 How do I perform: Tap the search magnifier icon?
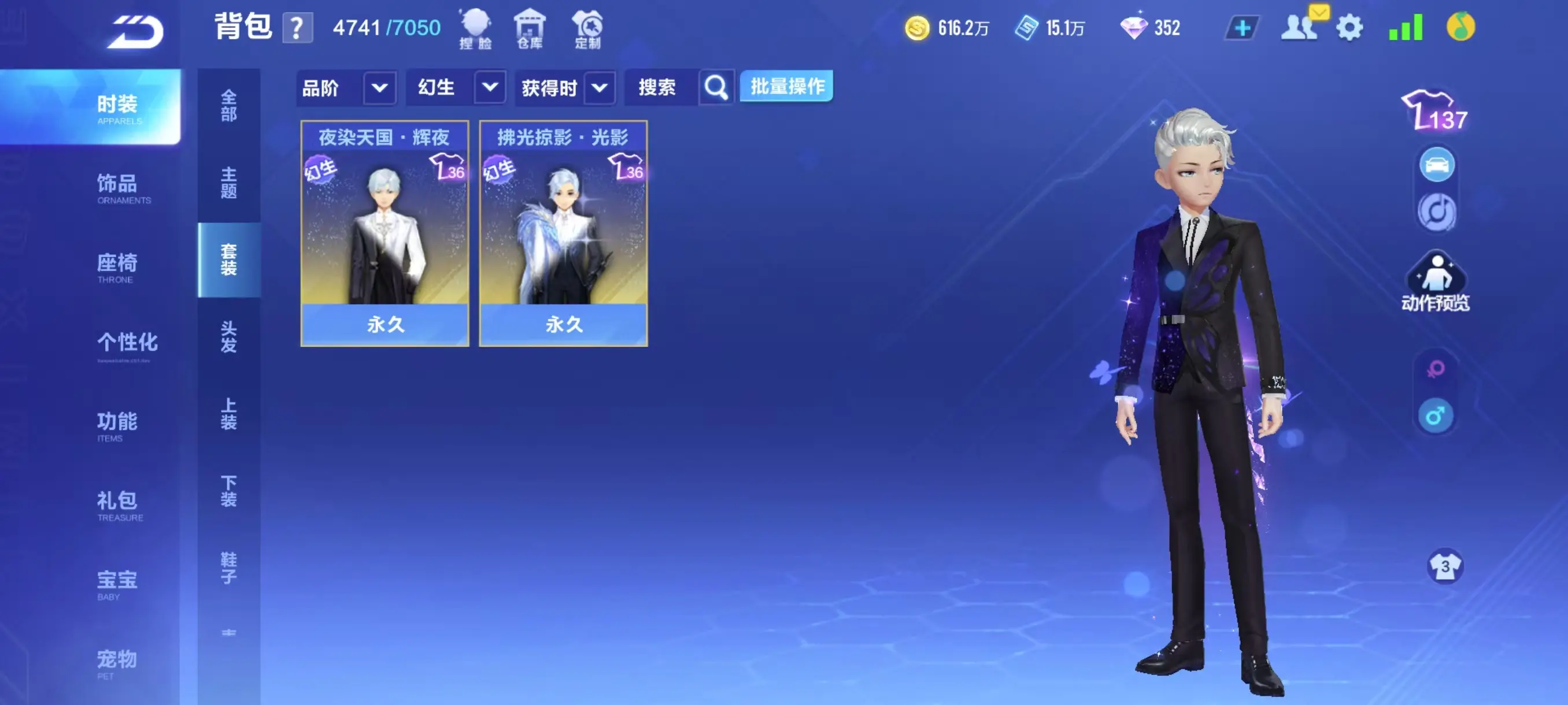click(716, 87)
